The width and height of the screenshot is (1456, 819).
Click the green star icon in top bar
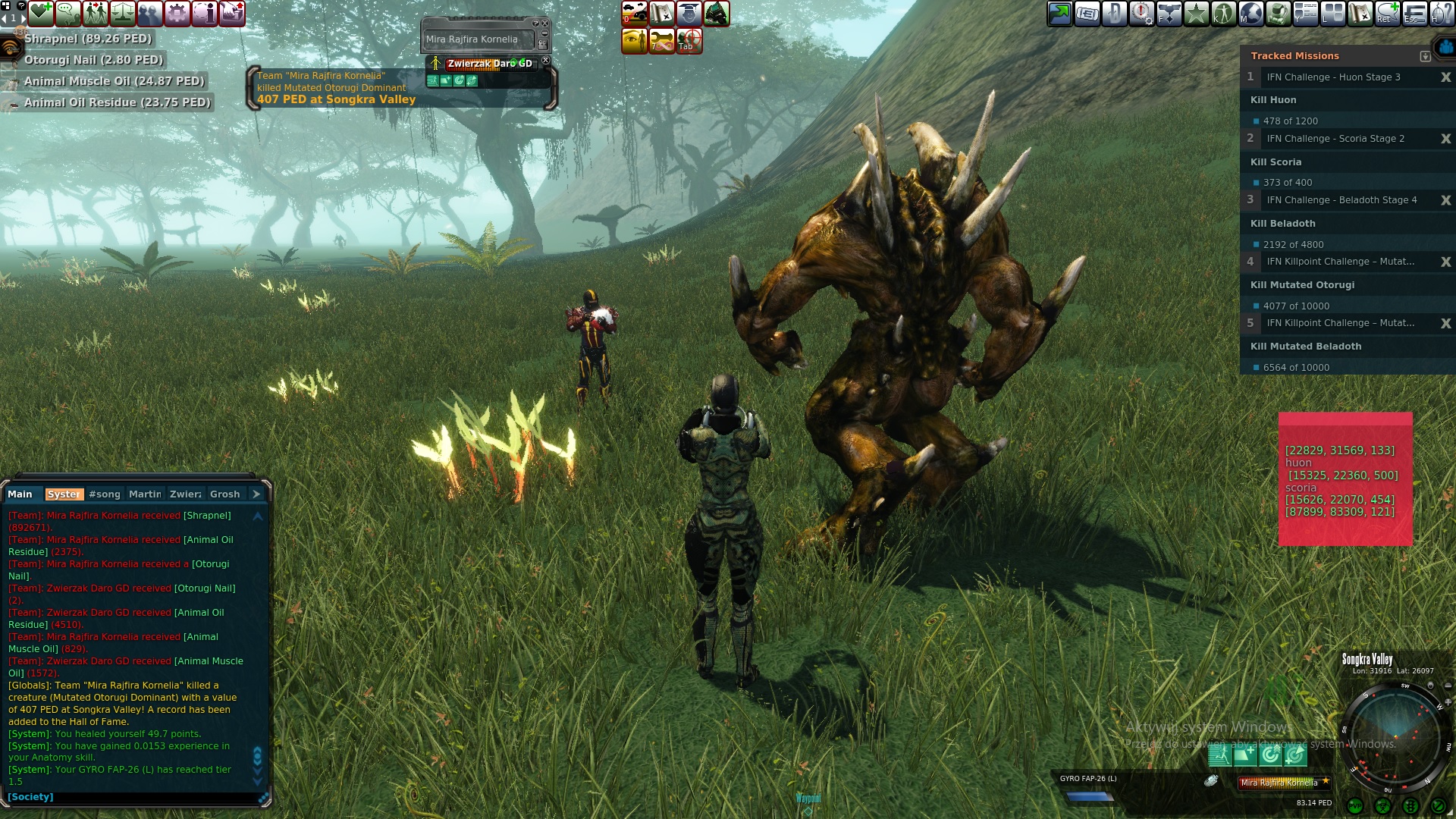(1197, 14)
